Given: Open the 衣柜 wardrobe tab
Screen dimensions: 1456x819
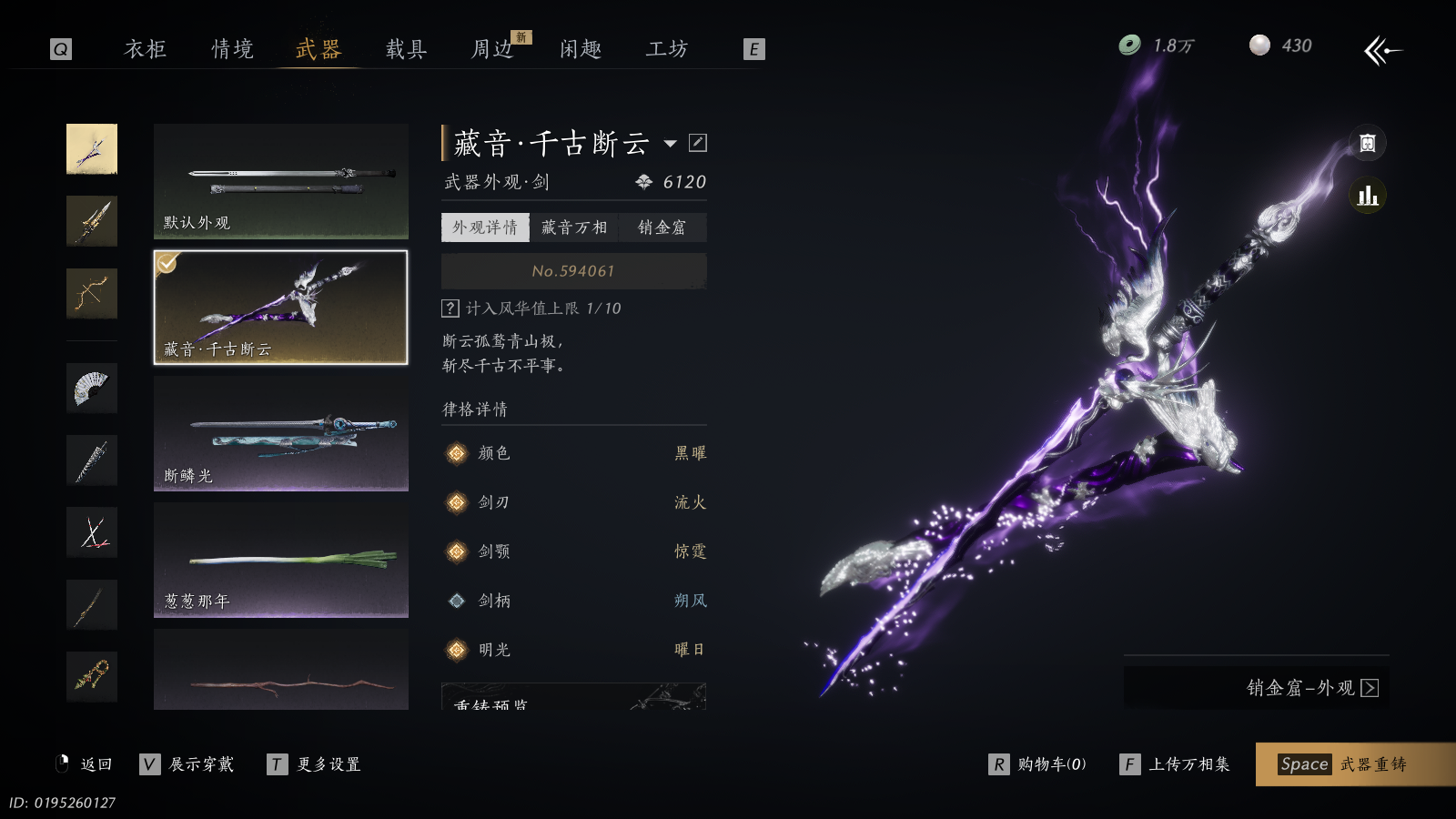Looking at the screenshot, I should pos(146,49).
